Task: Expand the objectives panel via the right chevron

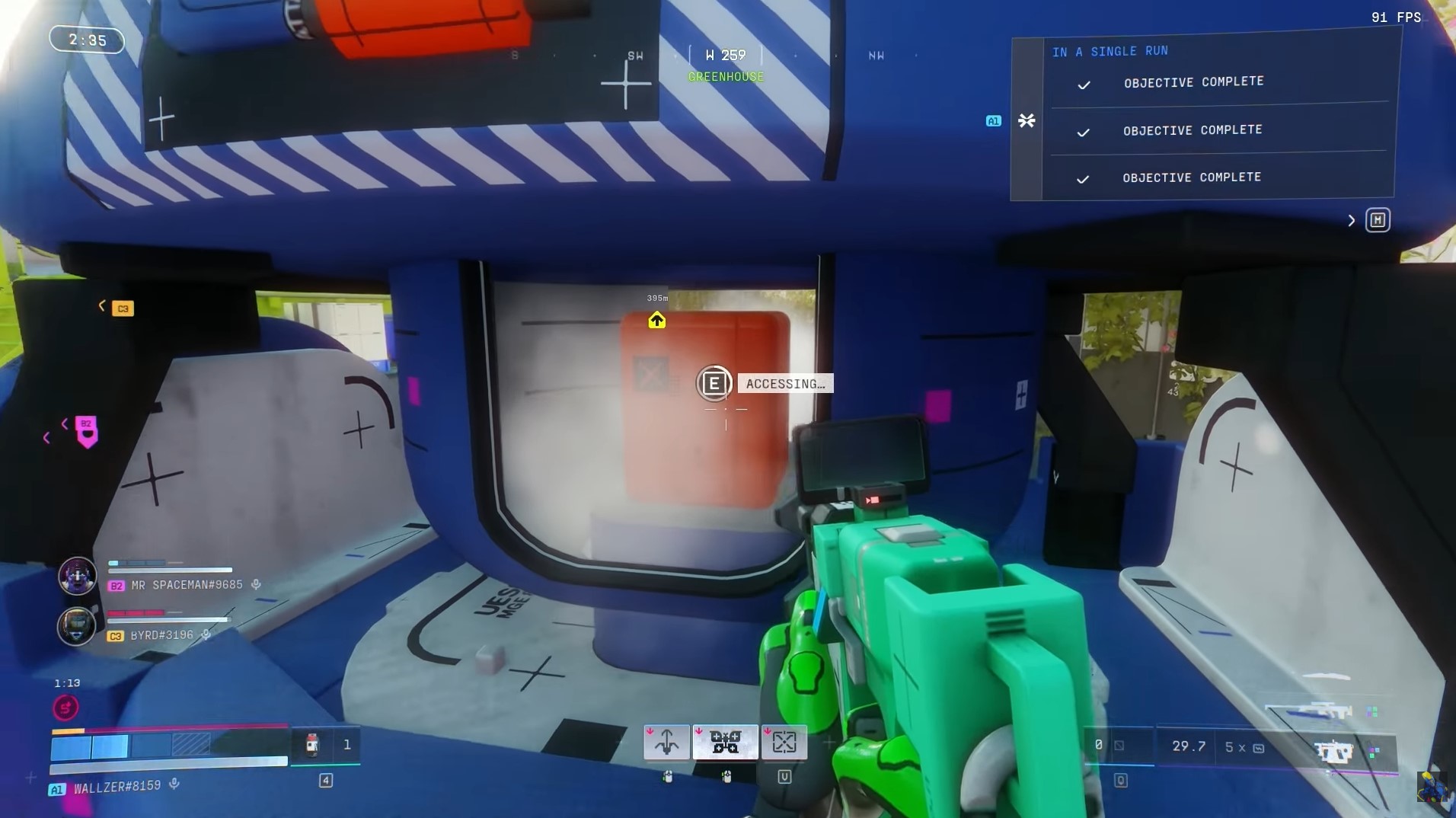Action: point(1352,220)
